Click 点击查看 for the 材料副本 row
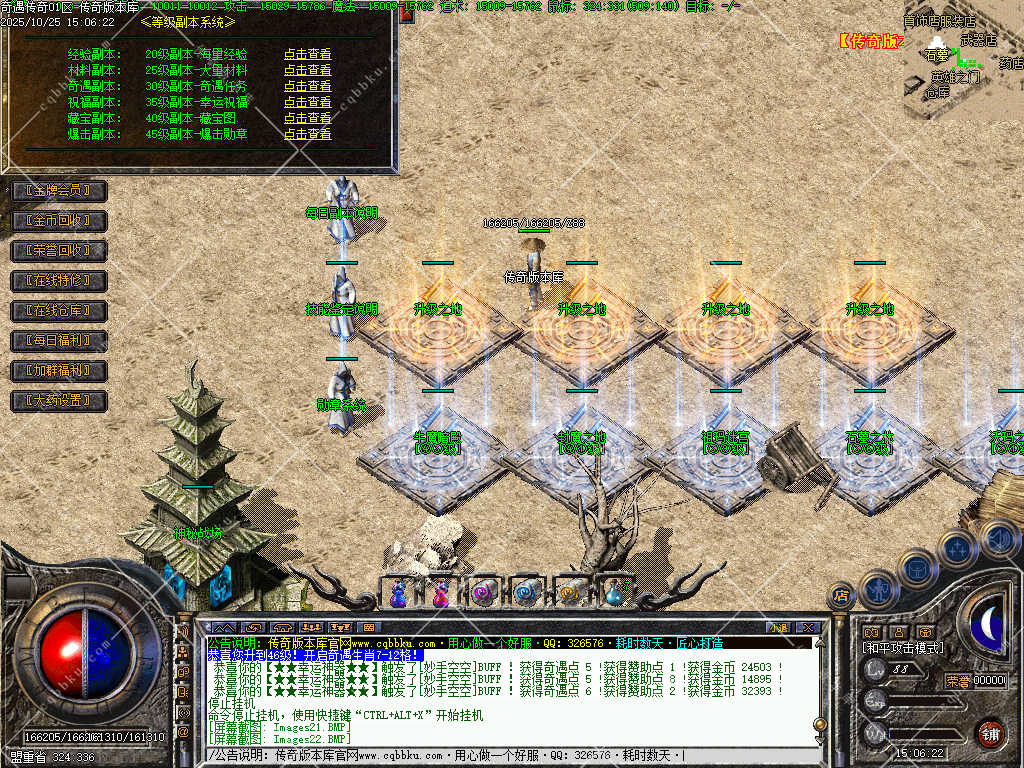 pos(307,71)
